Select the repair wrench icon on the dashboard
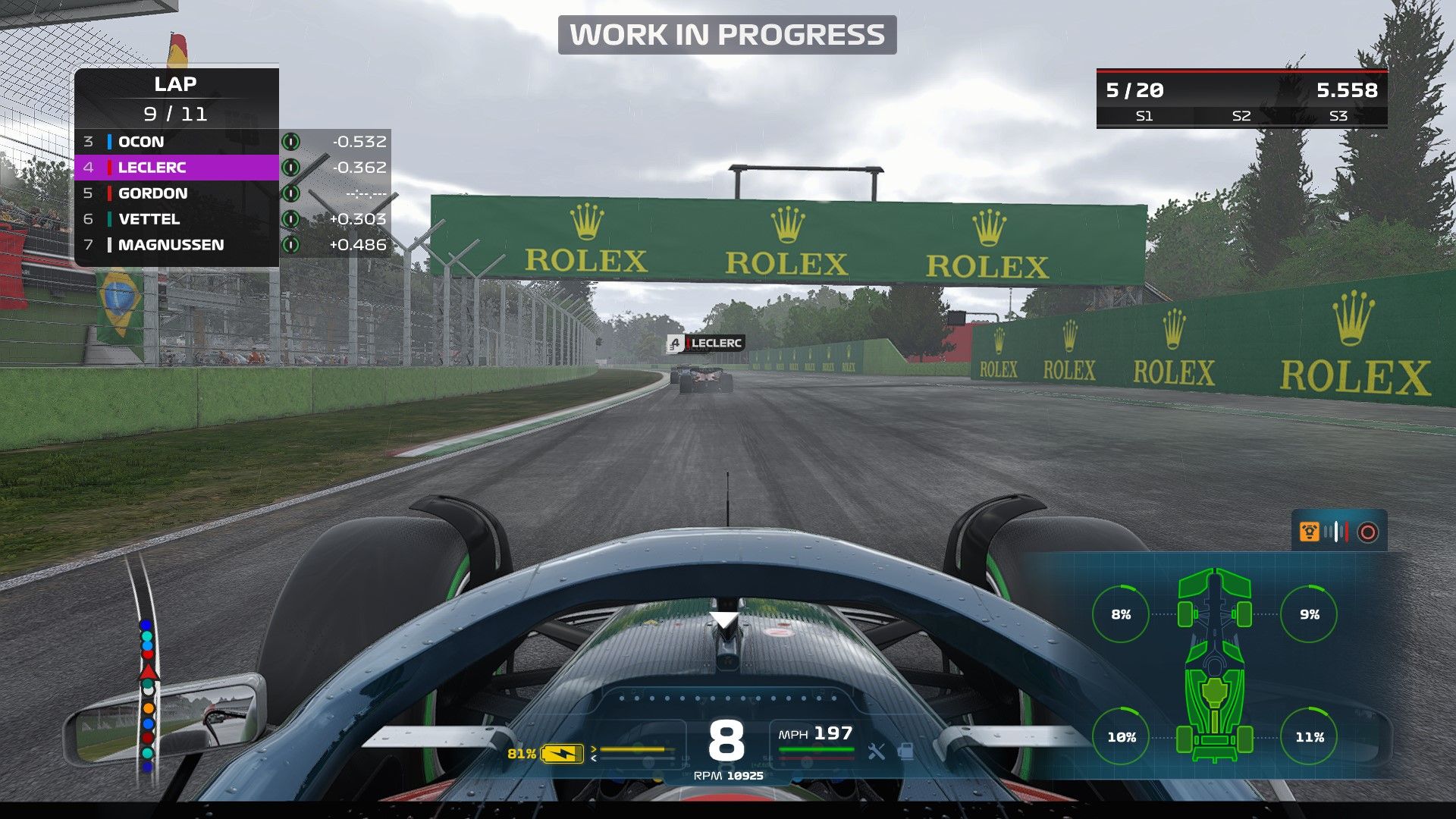 pyautogui.click(x=877, y=752)
